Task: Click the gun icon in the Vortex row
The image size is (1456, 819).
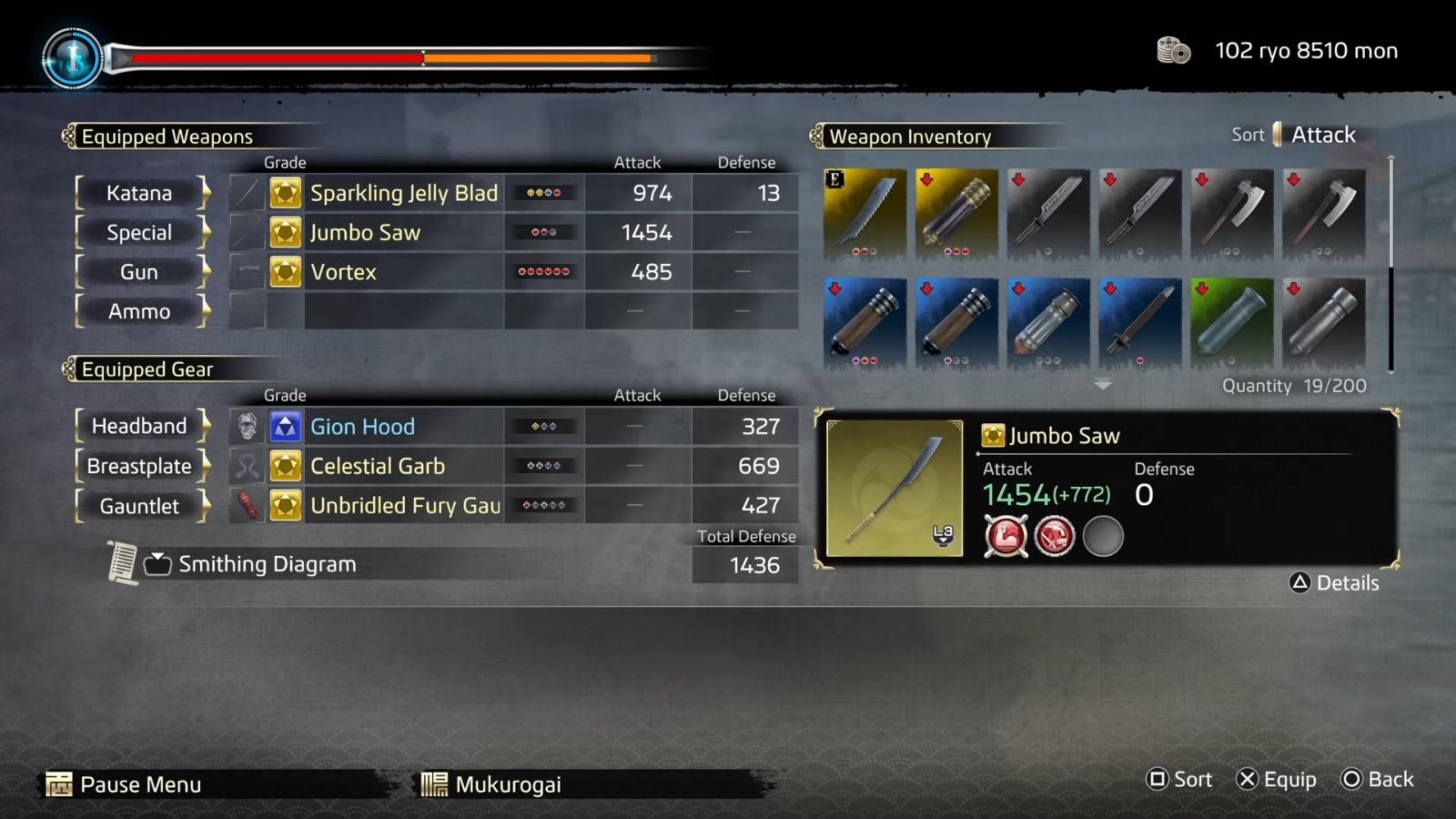Action: pyautogui.click(x=247, y=271)
